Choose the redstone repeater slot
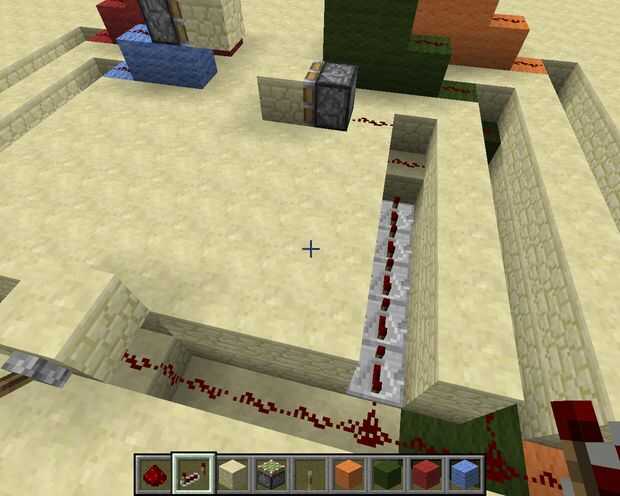This screenshot has width=620, height=496. click(x=193, y=473)
